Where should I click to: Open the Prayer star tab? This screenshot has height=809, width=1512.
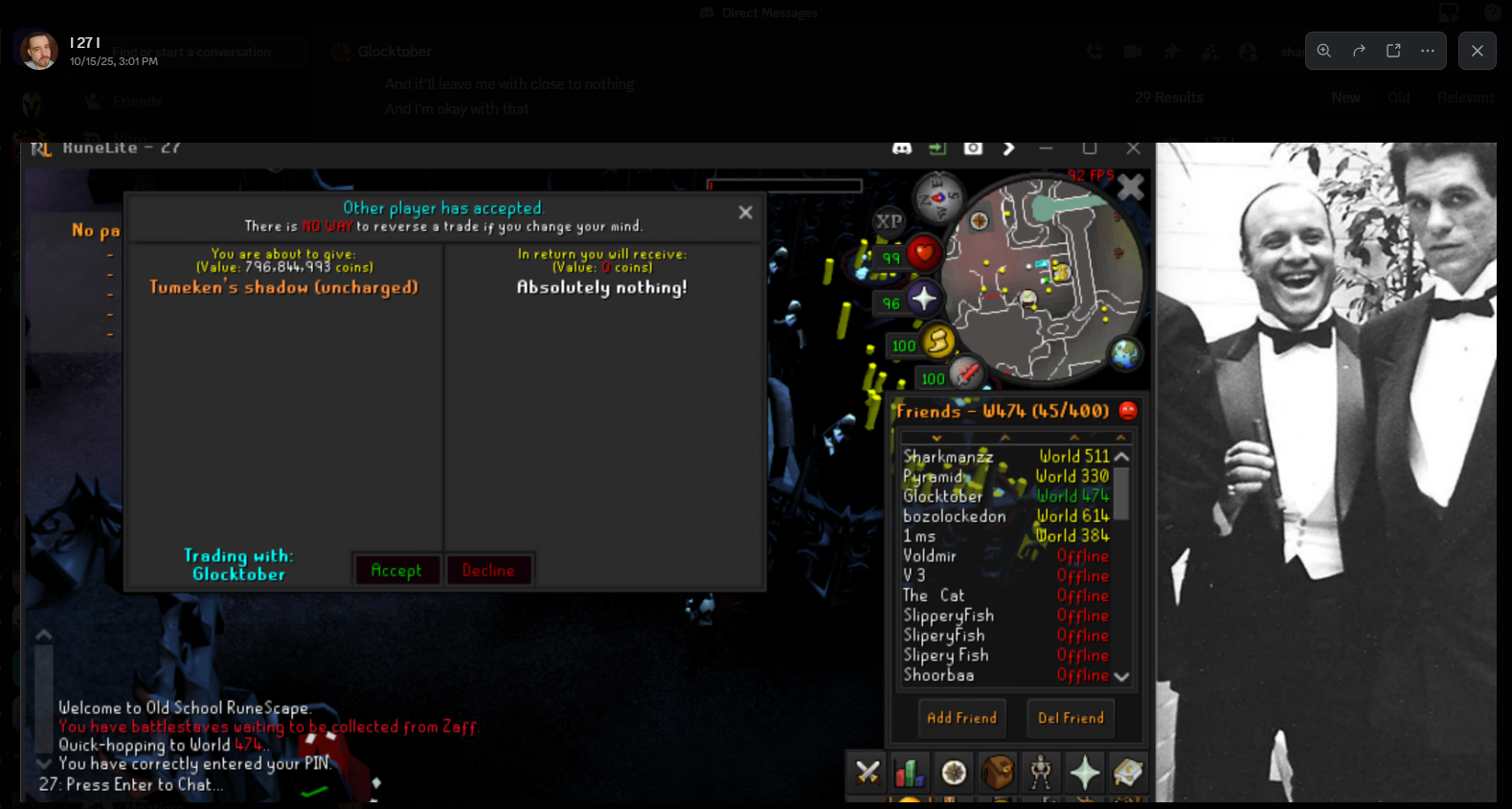point(1084,772)
